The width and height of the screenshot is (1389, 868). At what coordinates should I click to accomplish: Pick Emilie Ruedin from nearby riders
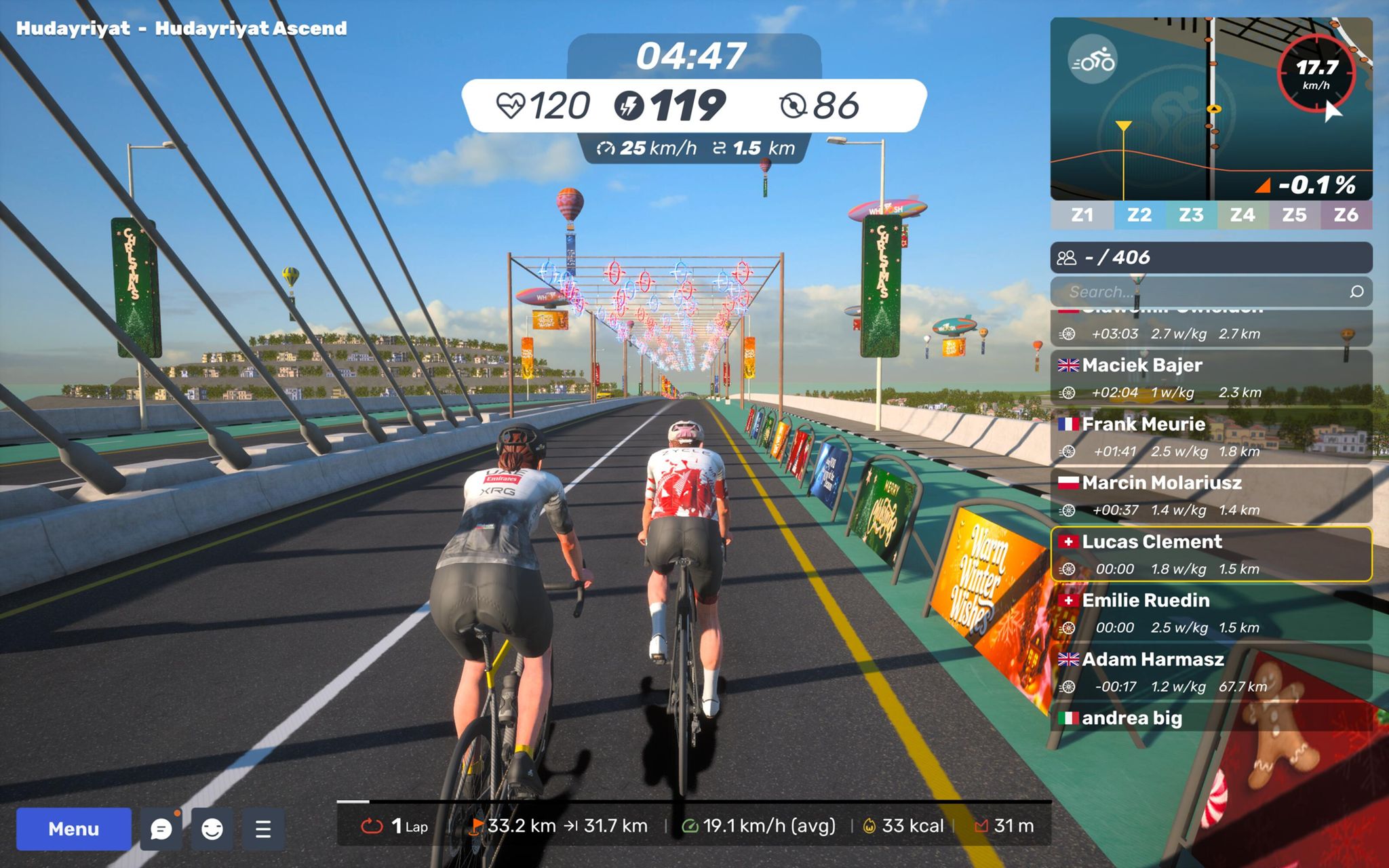click(x=1211, y=613)
